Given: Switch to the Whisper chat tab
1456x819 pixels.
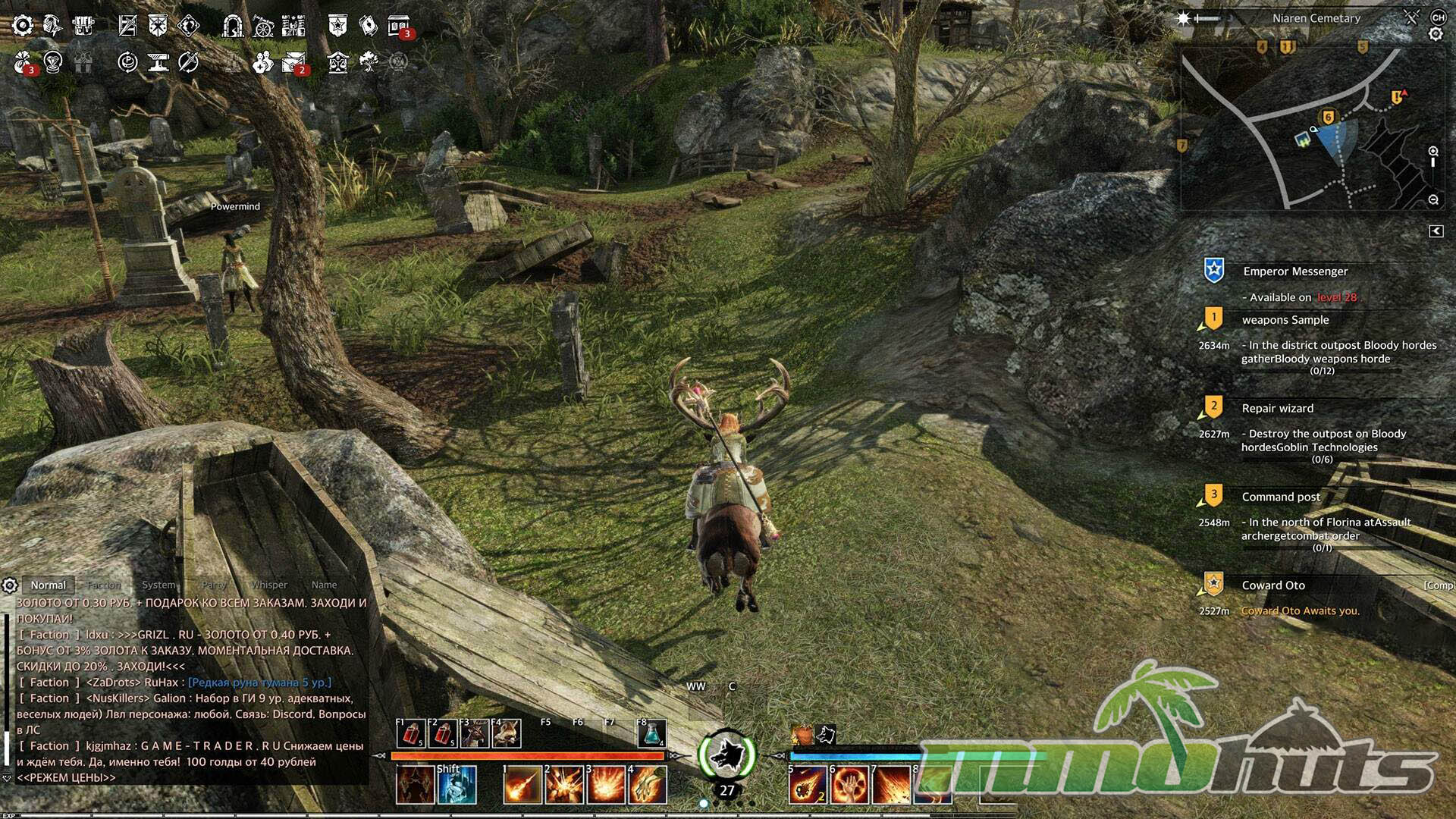Looking at the screenshot, I should (x=269, y=585).
